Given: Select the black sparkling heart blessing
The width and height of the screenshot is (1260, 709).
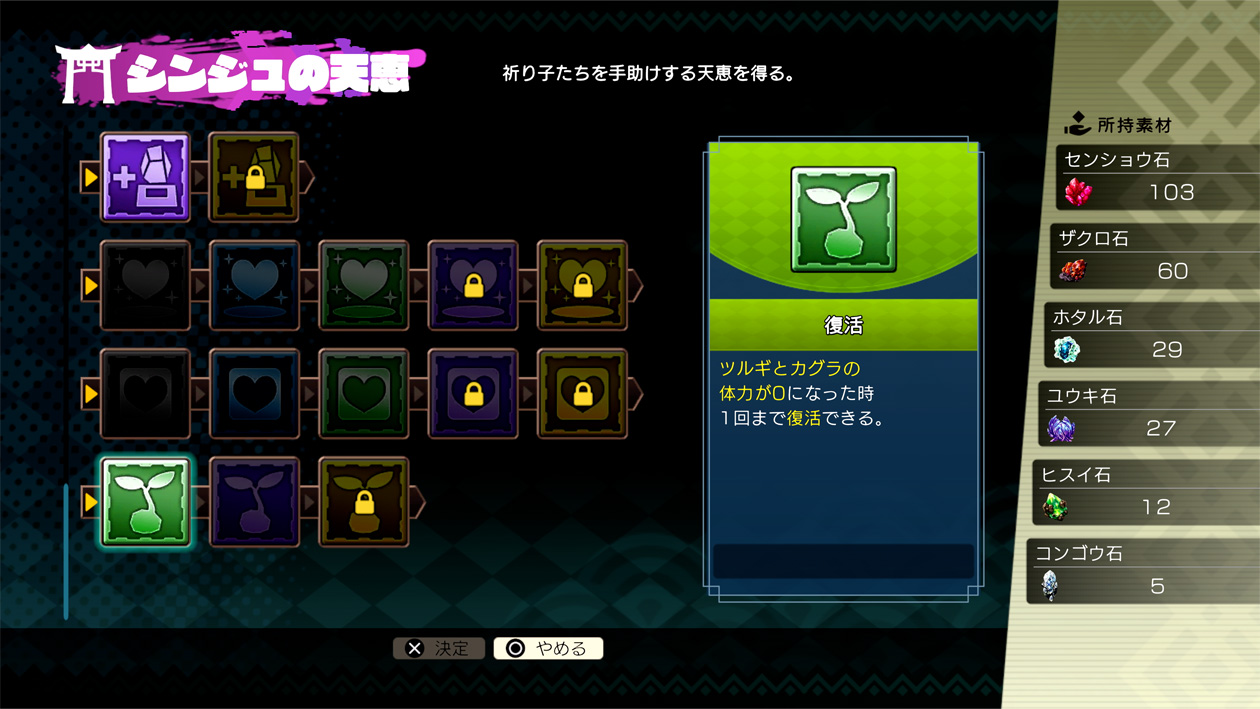Looking at the screenshot, I should tap(145, 285).
